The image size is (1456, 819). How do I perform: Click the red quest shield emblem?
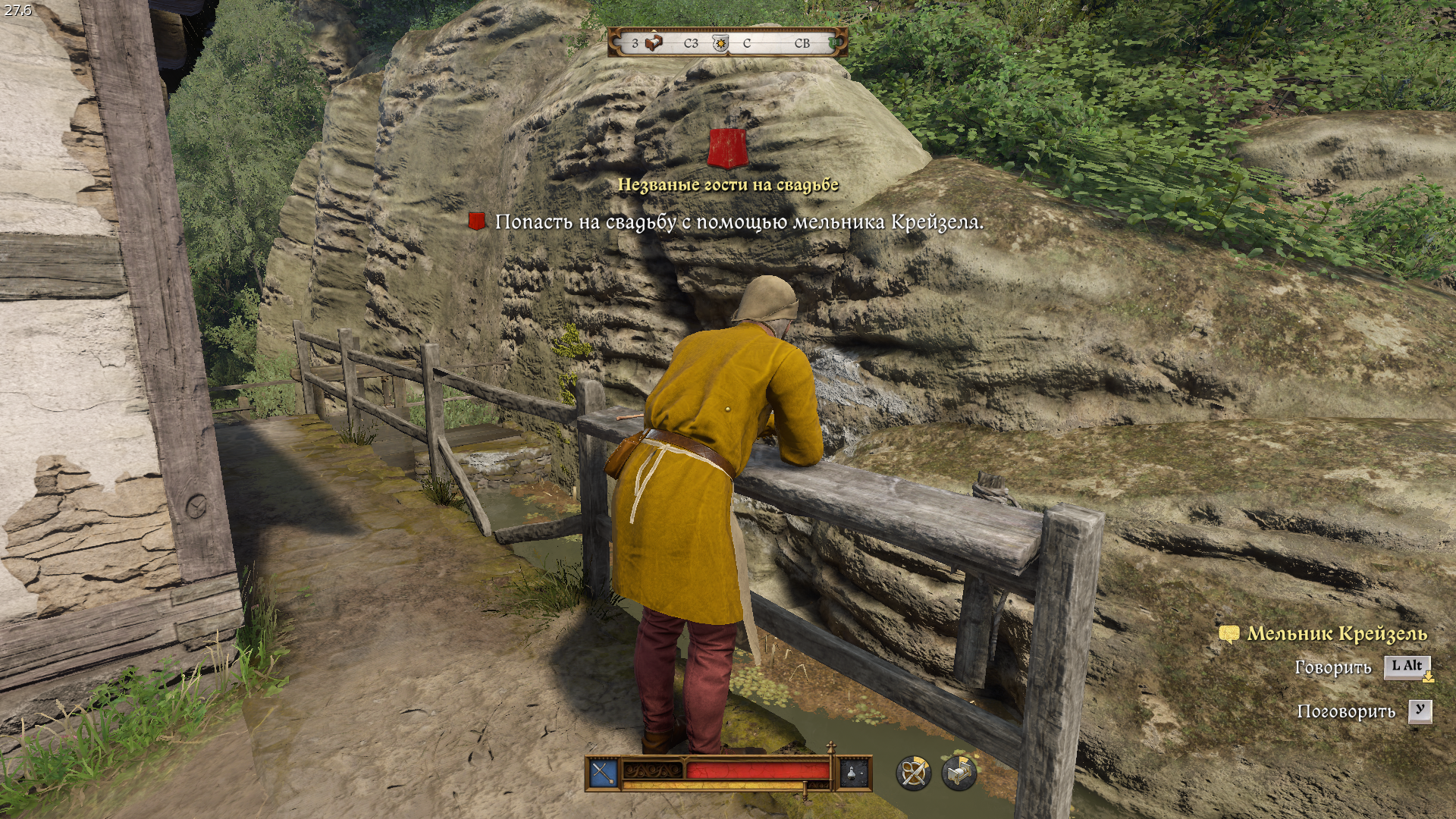[728, 148]
